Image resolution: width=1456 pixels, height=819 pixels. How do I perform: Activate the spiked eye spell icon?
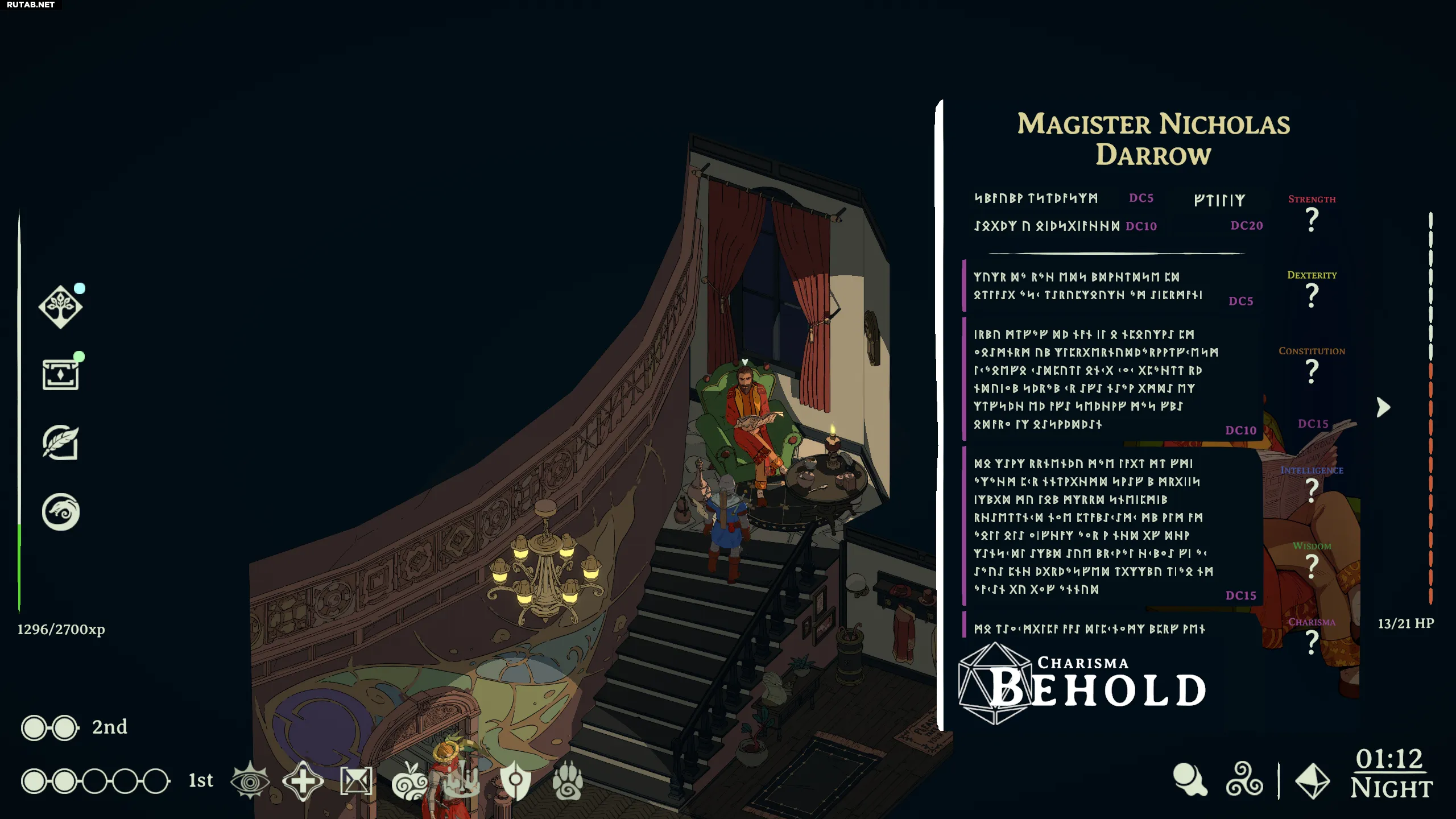pyautogui.click(x=250, y=781)
